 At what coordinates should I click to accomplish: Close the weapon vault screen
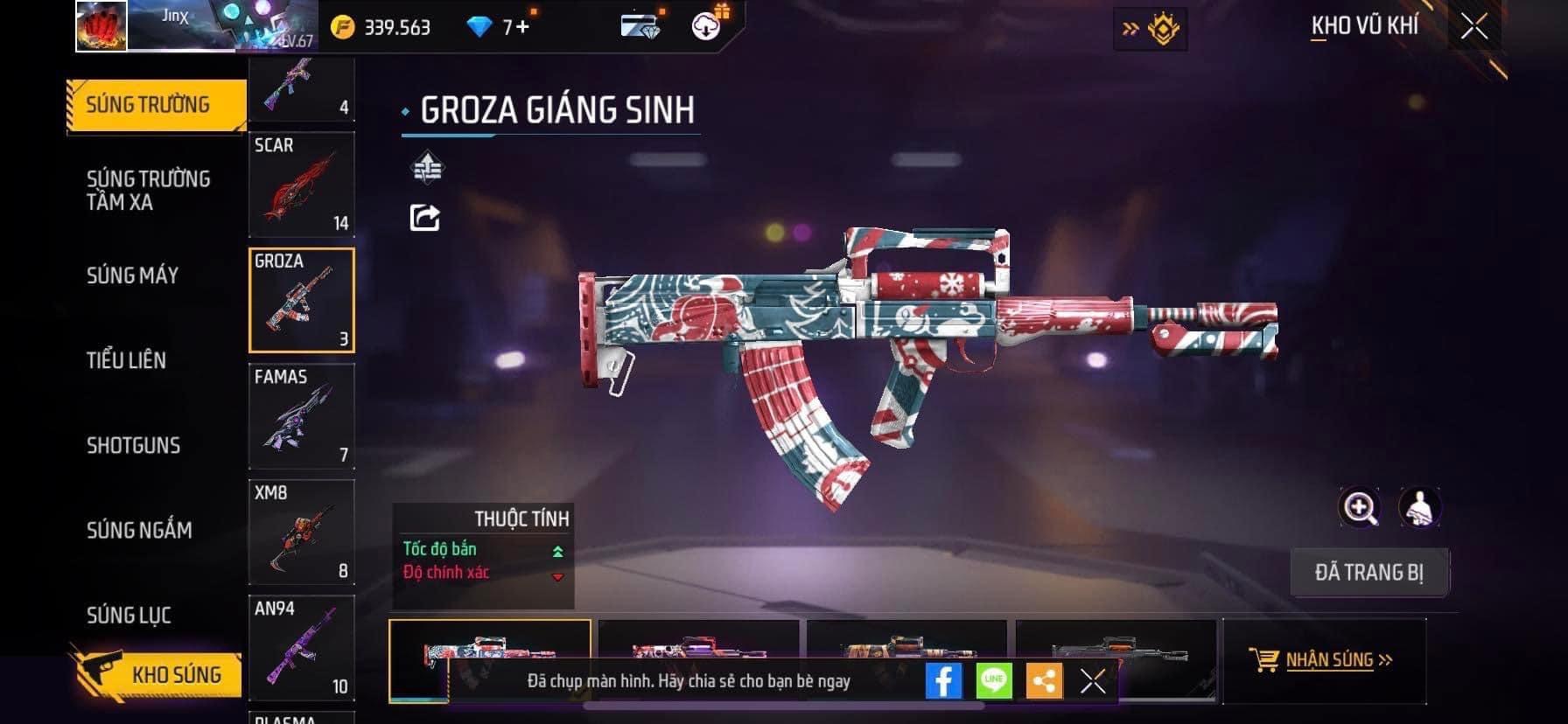pyautogui.click(x=1474, y=27)
